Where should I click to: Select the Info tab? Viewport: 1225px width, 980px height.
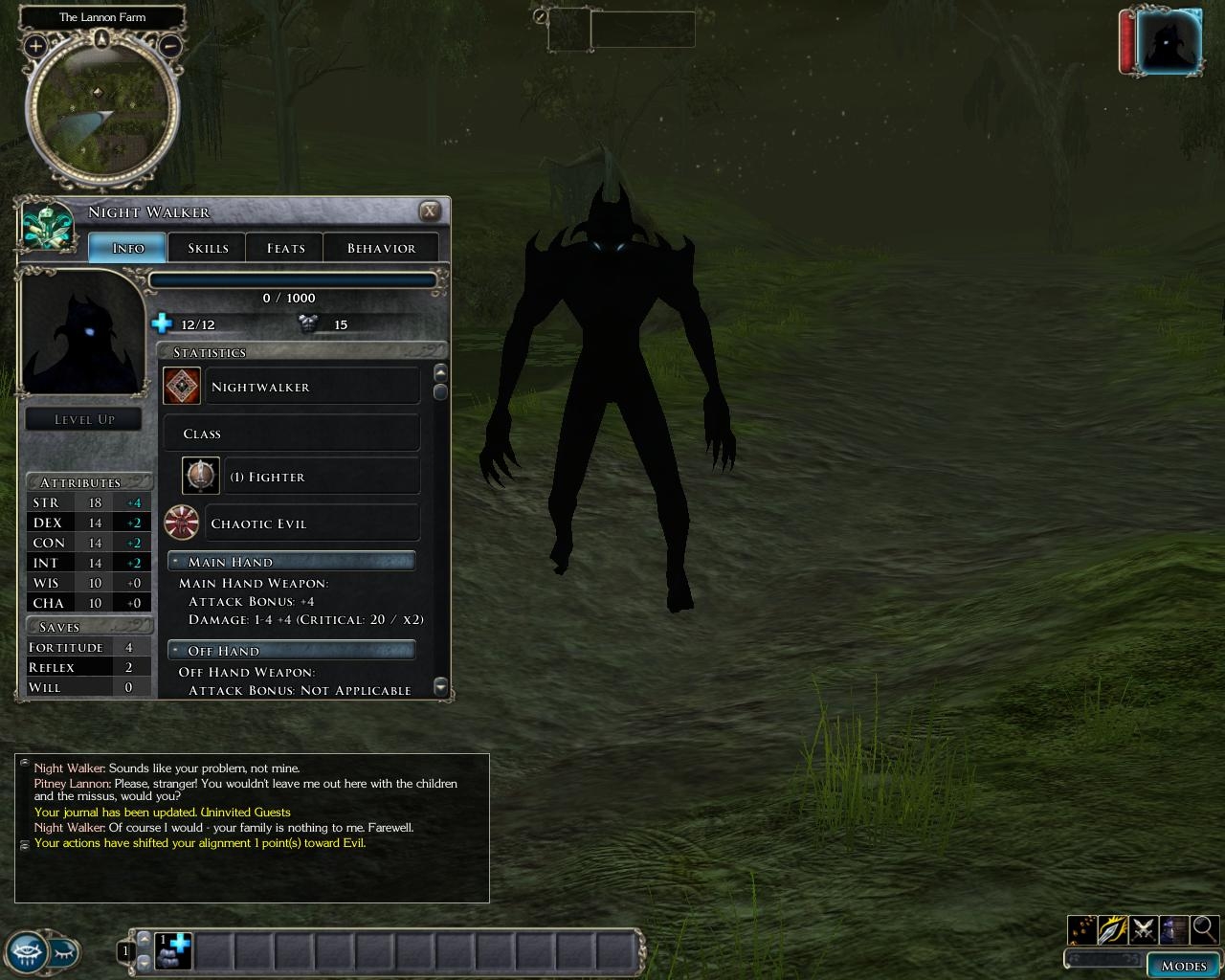coord(128,248)
